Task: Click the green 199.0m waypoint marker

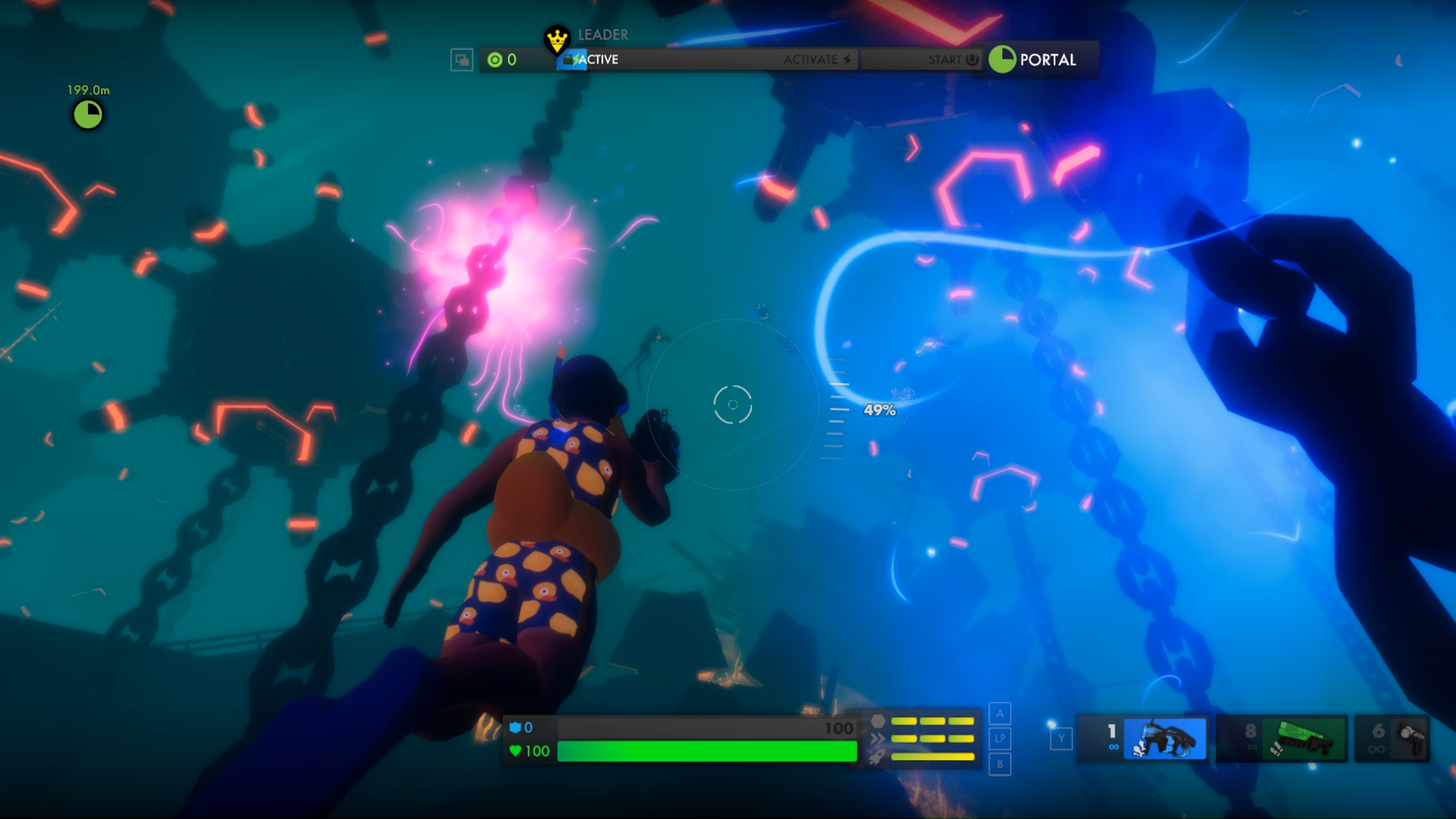Action: point(88,115)
